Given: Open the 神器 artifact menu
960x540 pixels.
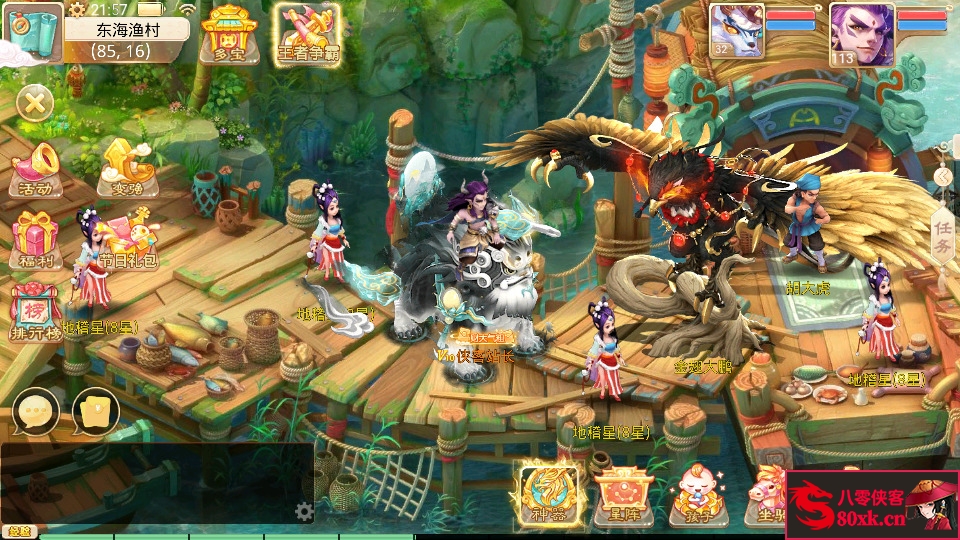Looking at the screenshot, I should coord(548,493).
